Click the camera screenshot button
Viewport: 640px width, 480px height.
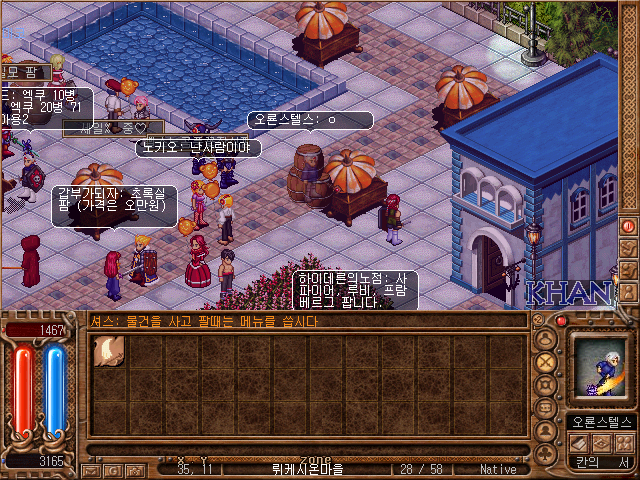coord(134,469)
